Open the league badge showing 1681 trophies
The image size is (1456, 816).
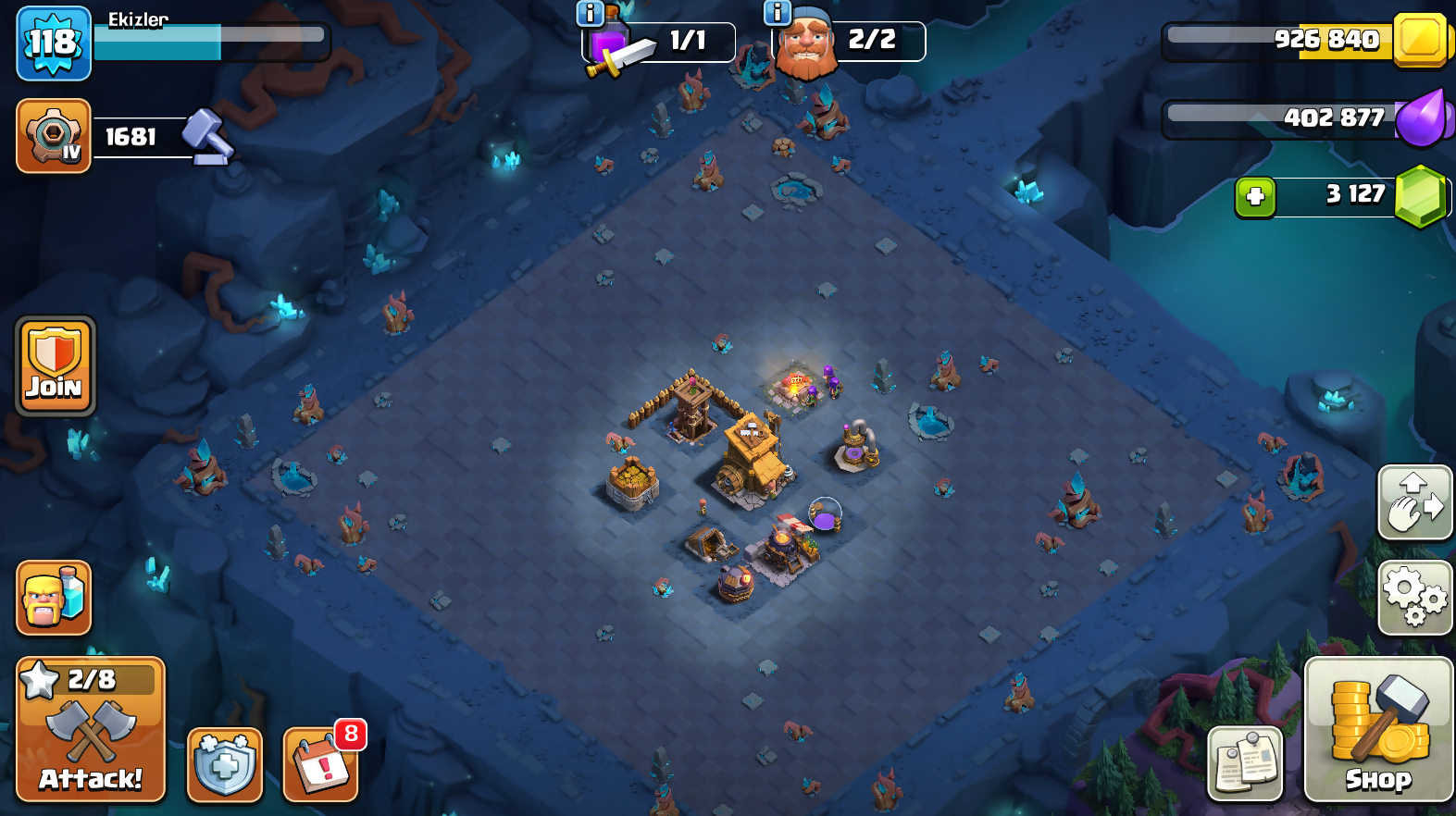(x=54, y=136)
